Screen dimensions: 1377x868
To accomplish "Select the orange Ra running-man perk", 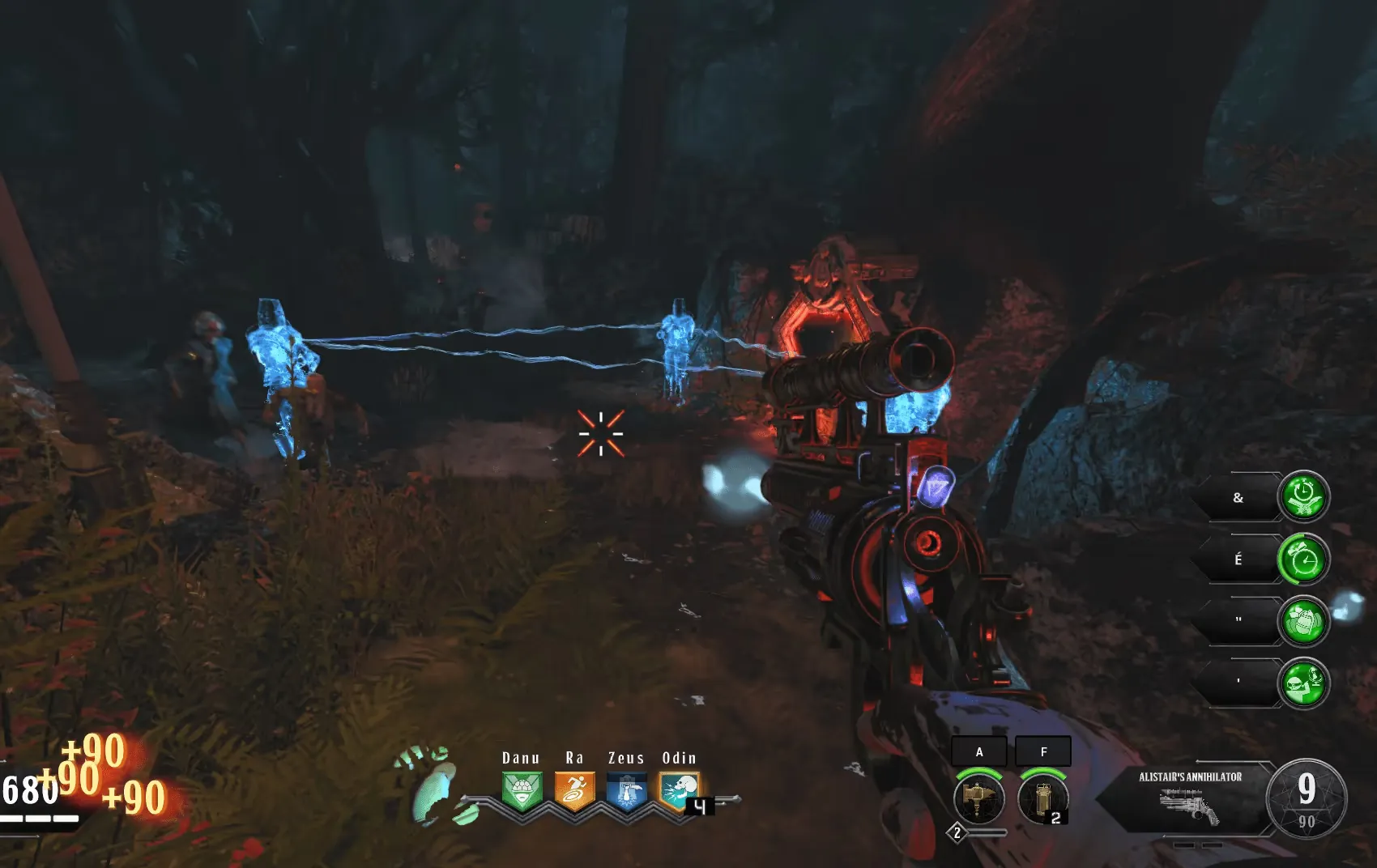I will pos(574,790).
